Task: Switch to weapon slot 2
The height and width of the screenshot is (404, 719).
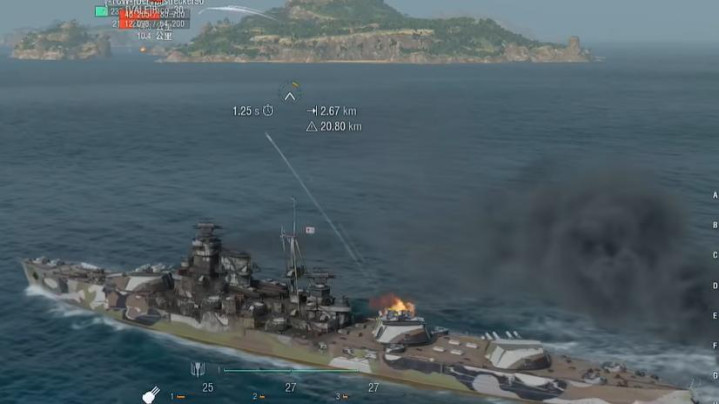Action: pos(260,397)
